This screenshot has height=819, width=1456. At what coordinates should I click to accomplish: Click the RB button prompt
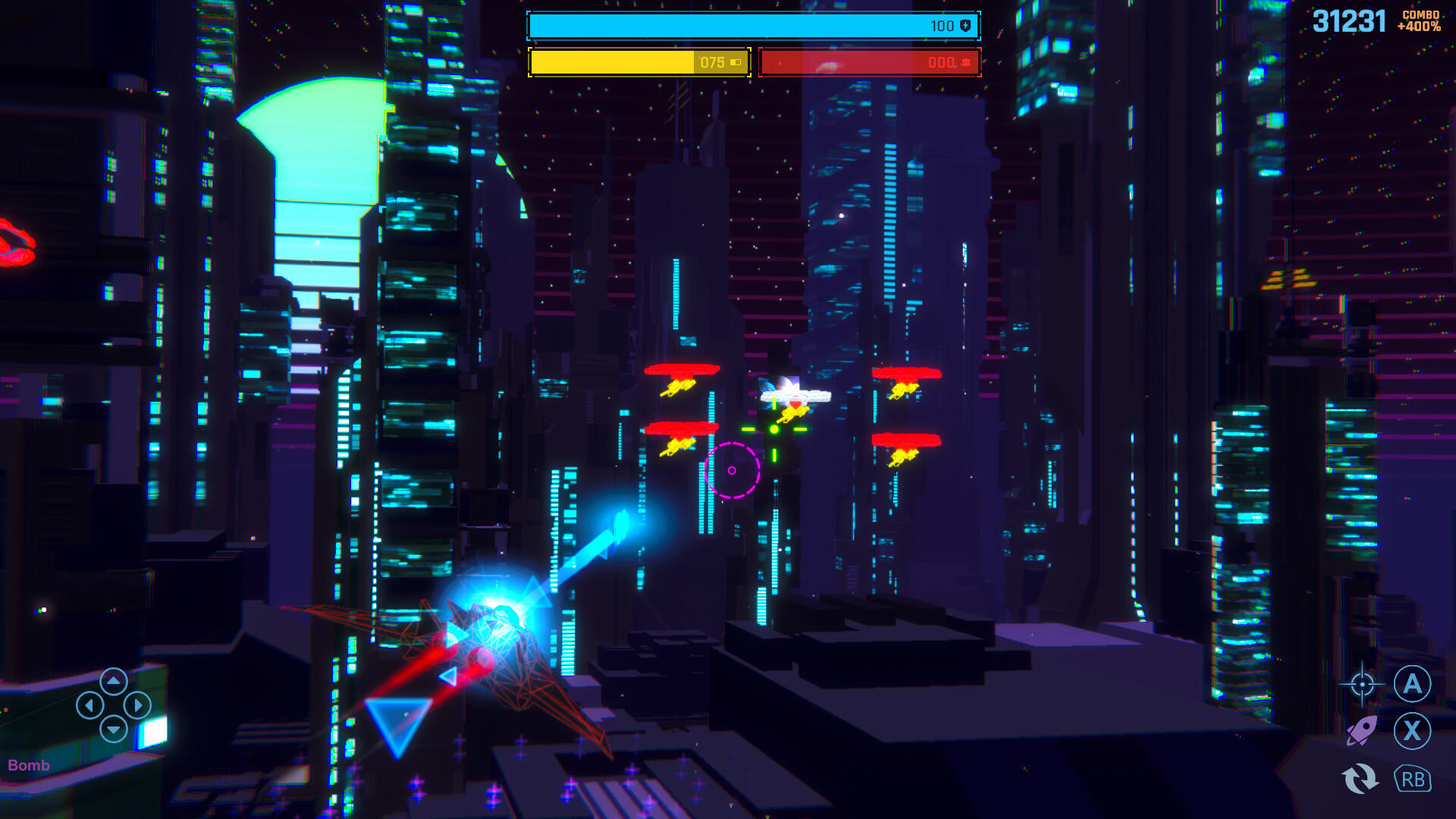point(1414,779)
